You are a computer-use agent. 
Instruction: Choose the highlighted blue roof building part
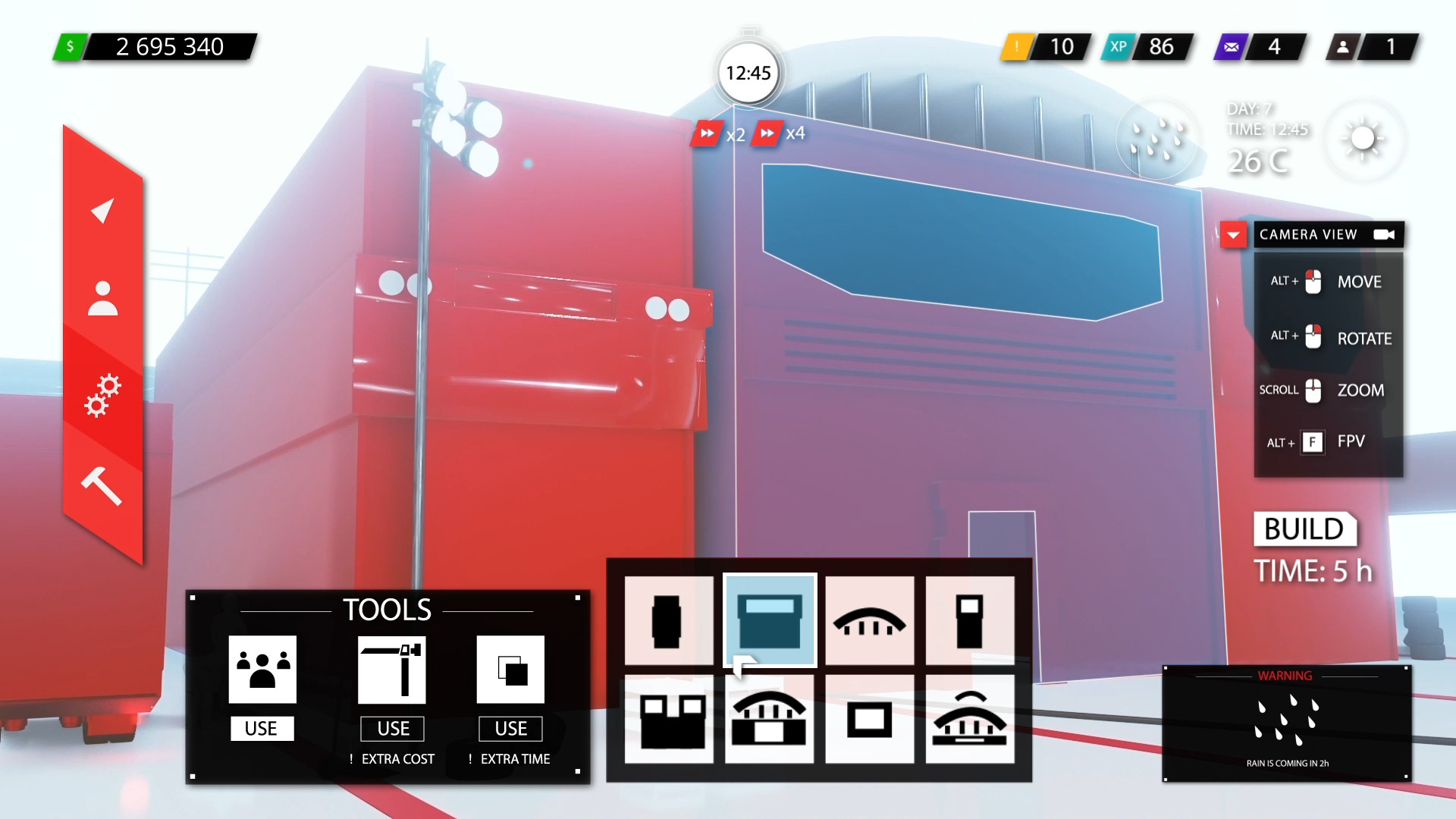pos(769,620)
